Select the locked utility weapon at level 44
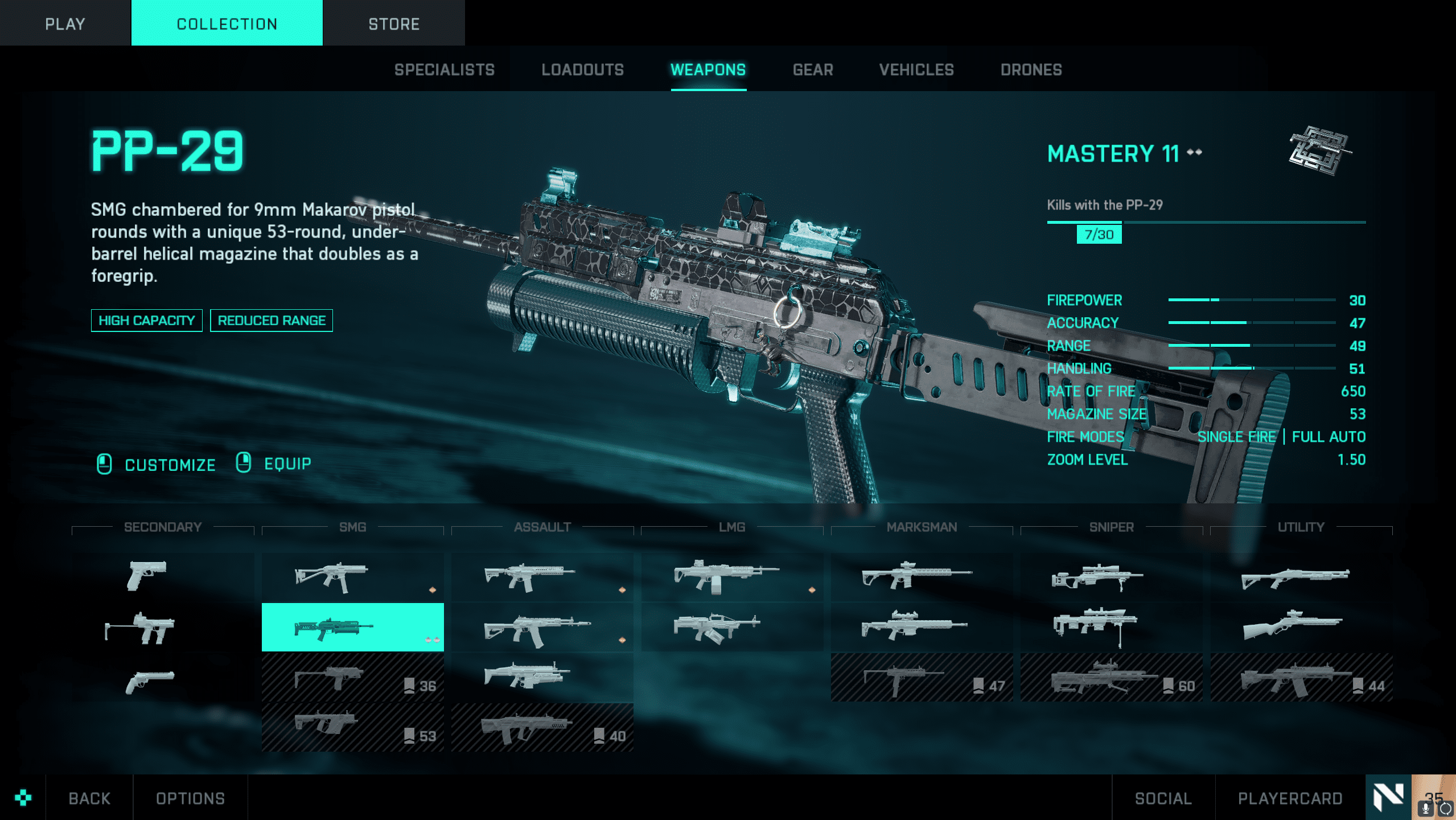 pos(1301,678)
